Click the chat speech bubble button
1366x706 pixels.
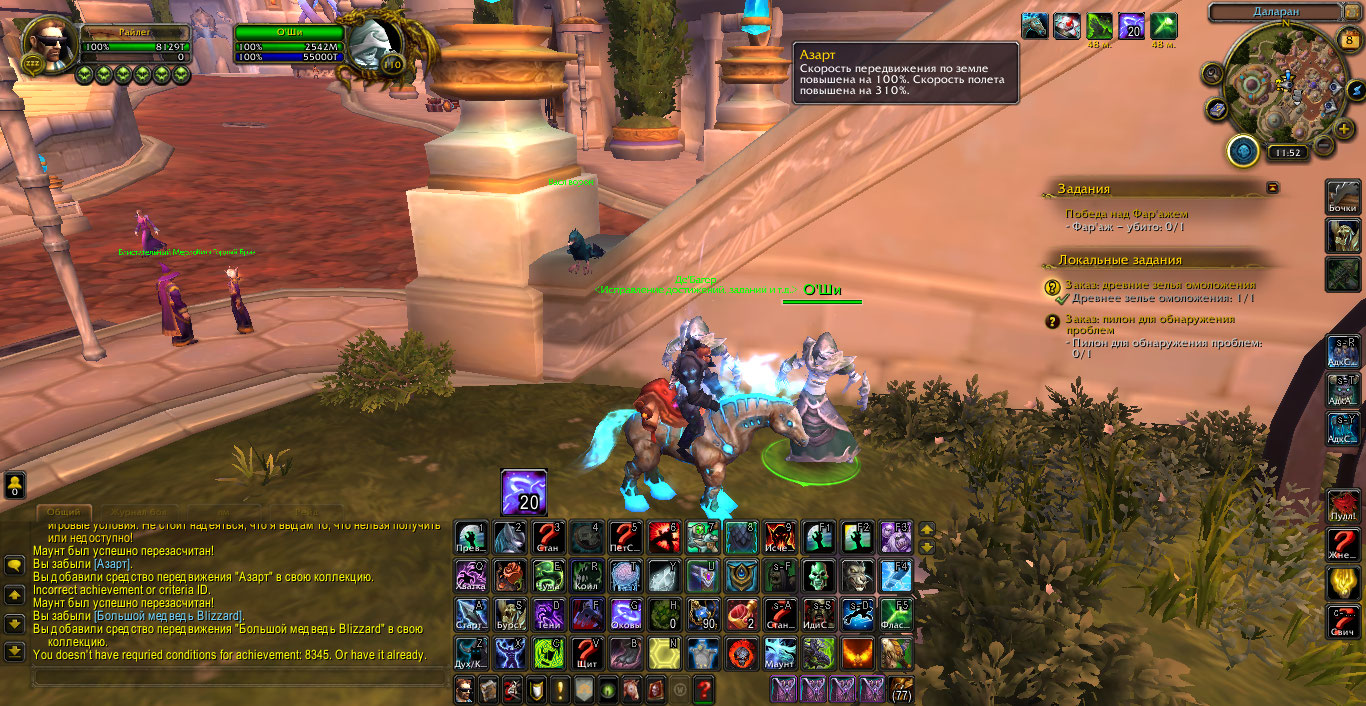15,565
